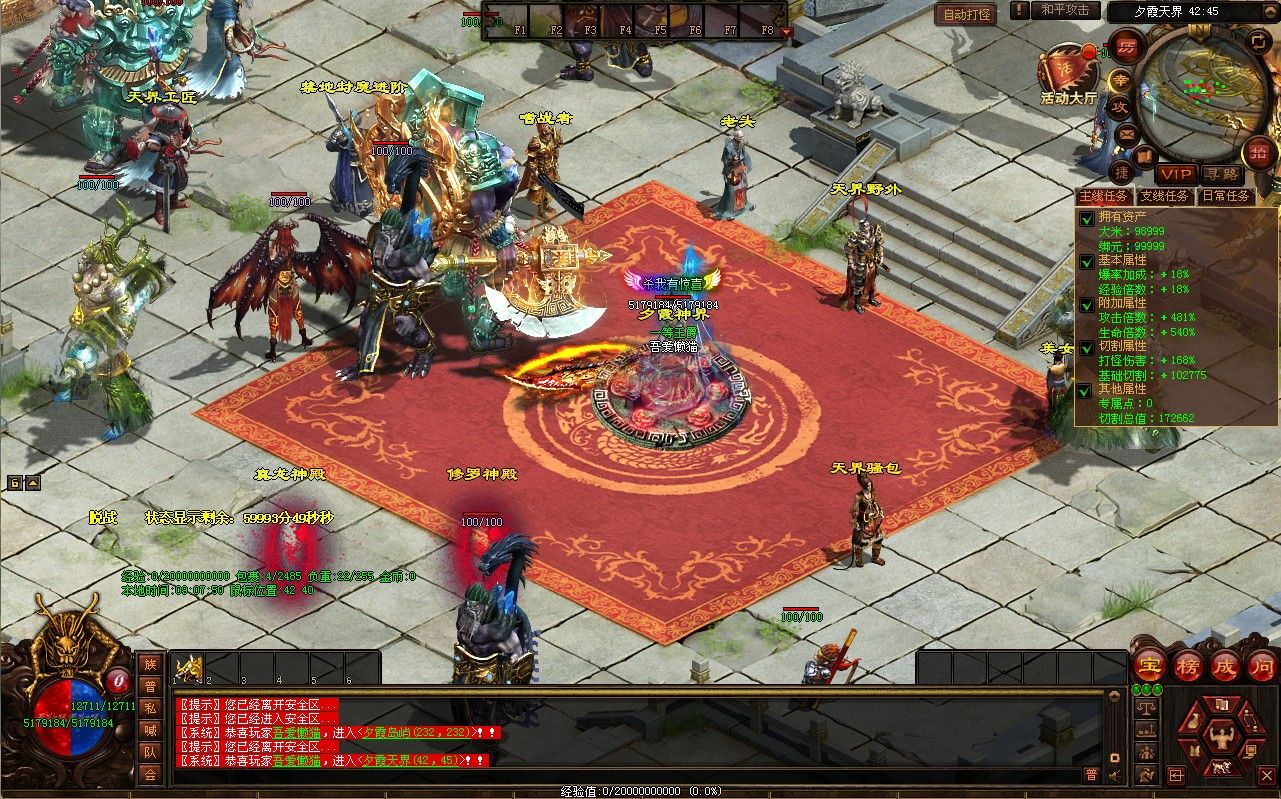Switch to the 私 private chat channel

pyautogui.click(x=150, y=708)
